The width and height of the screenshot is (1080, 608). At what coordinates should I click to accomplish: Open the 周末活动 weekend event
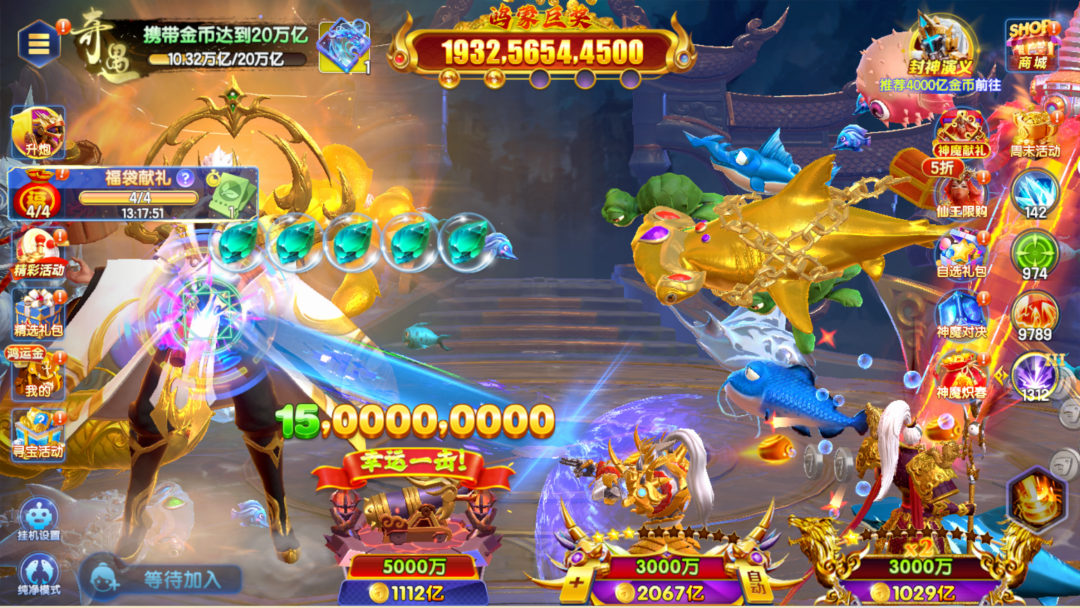[x=1034, y=133]
